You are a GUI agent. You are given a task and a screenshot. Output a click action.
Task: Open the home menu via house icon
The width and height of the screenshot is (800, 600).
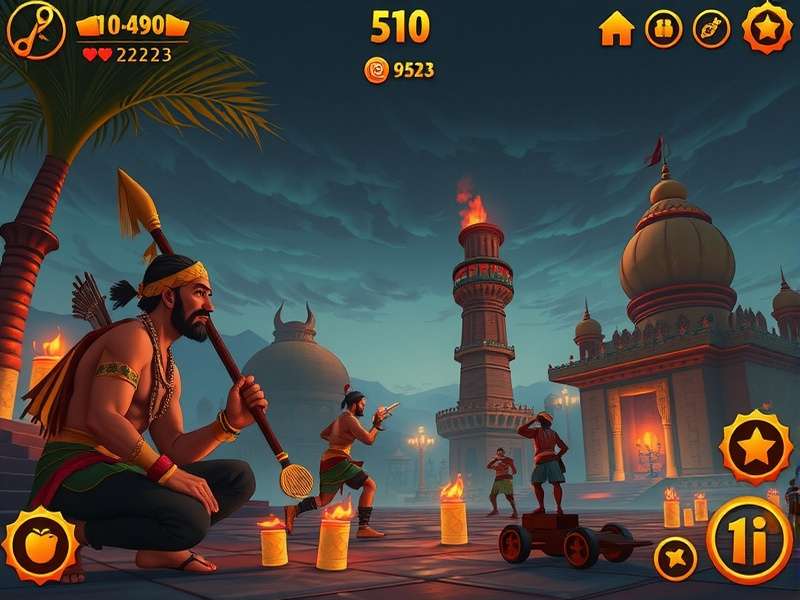click(x=616, y=29)
